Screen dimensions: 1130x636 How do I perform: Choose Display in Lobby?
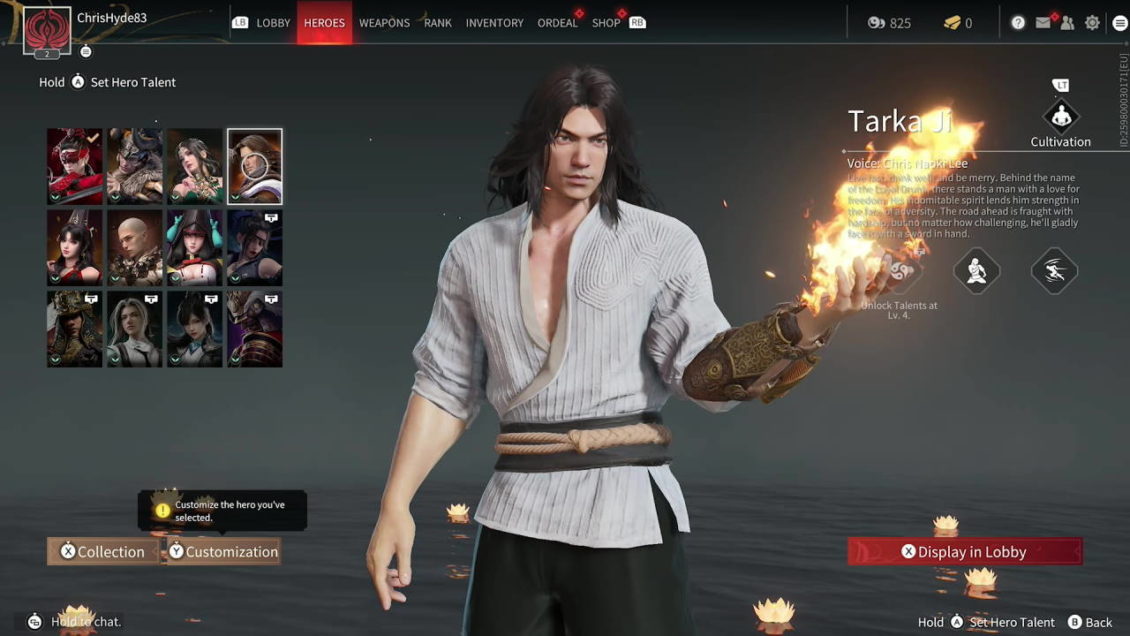pyautogui.click(x=964, y=551)
